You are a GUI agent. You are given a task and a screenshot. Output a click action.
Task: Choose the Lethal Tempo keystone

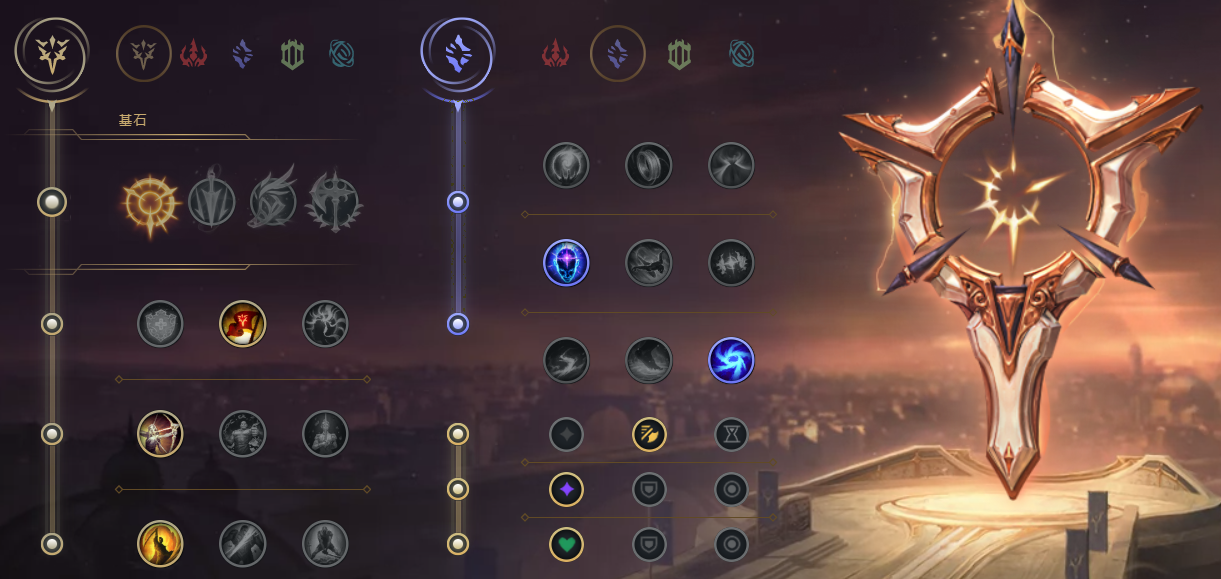212,202
